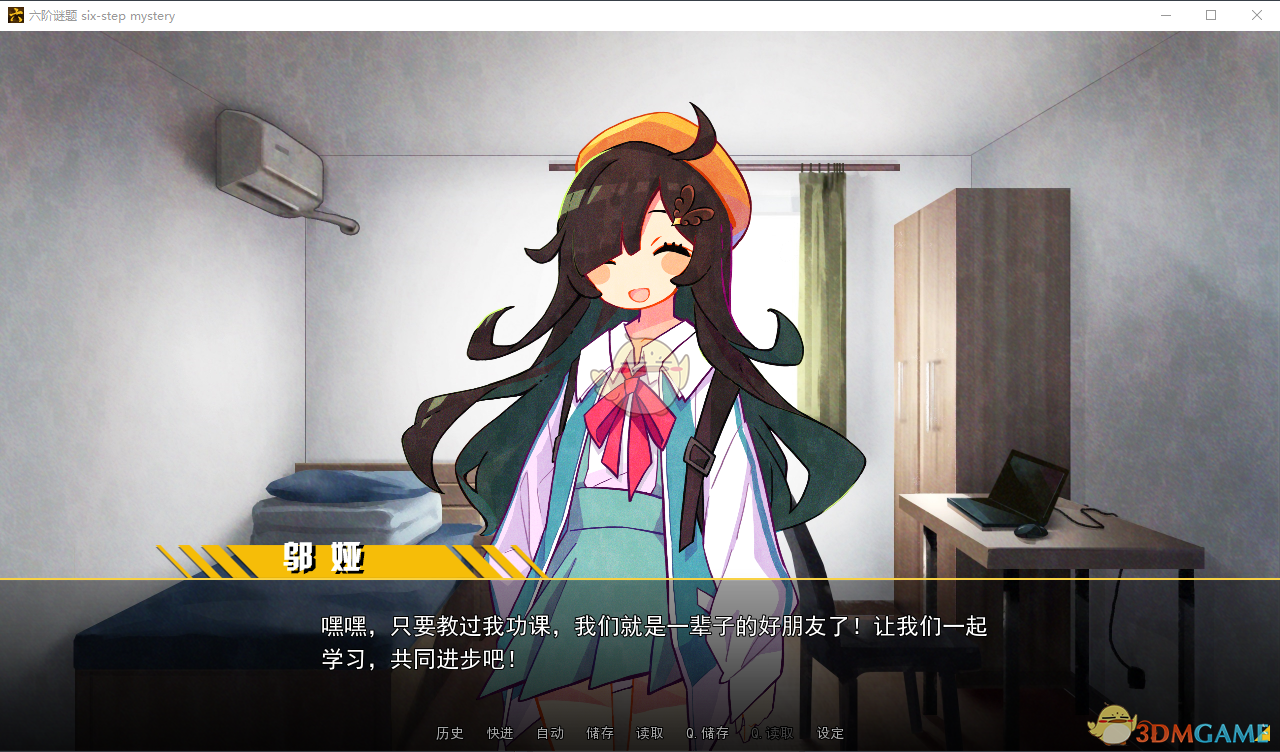This screenshot has height=752, width=1280.
Task: Maximize the game window
Action: click(1211, 15)
